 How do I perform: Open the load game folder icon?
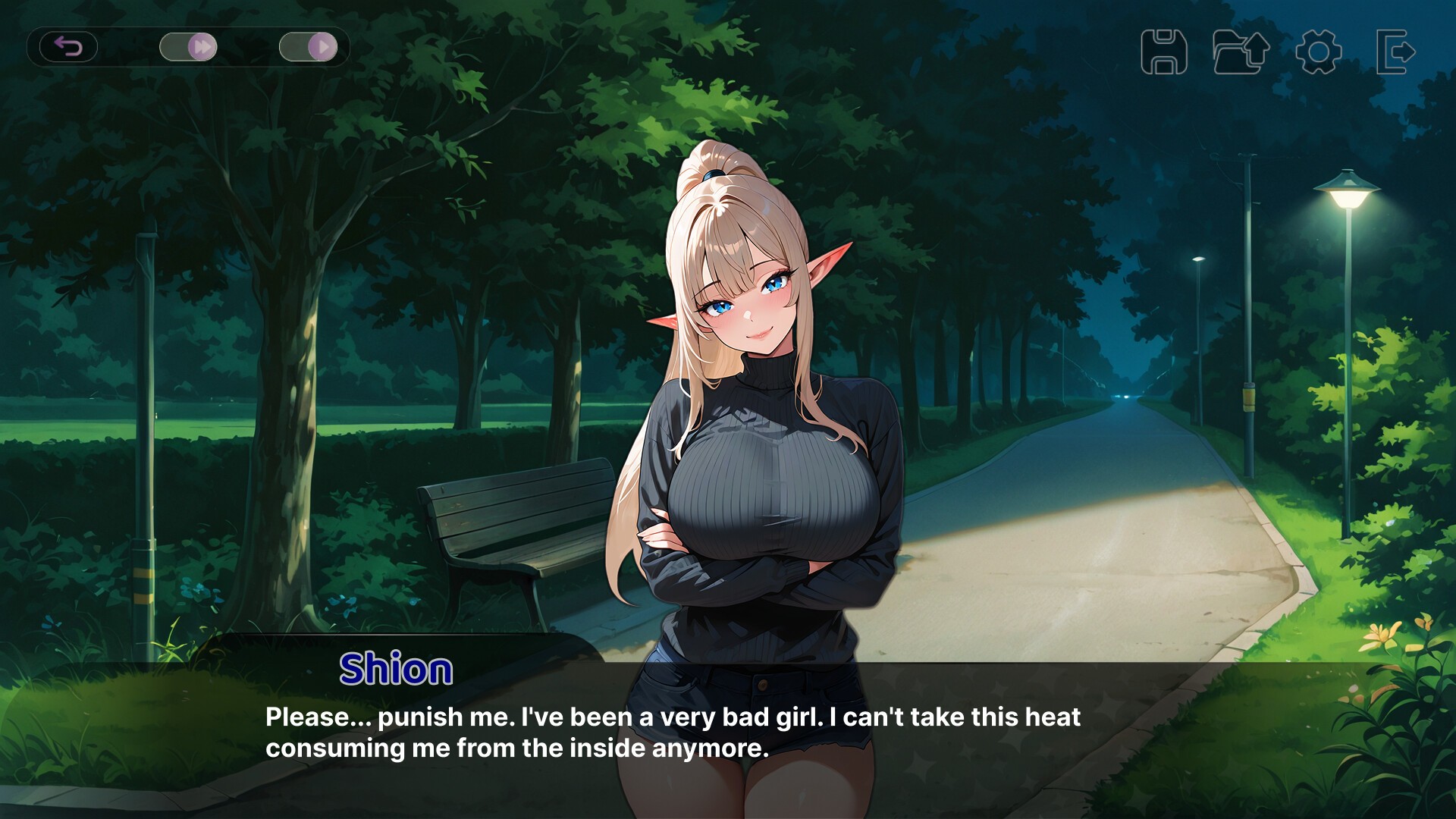1241,52
